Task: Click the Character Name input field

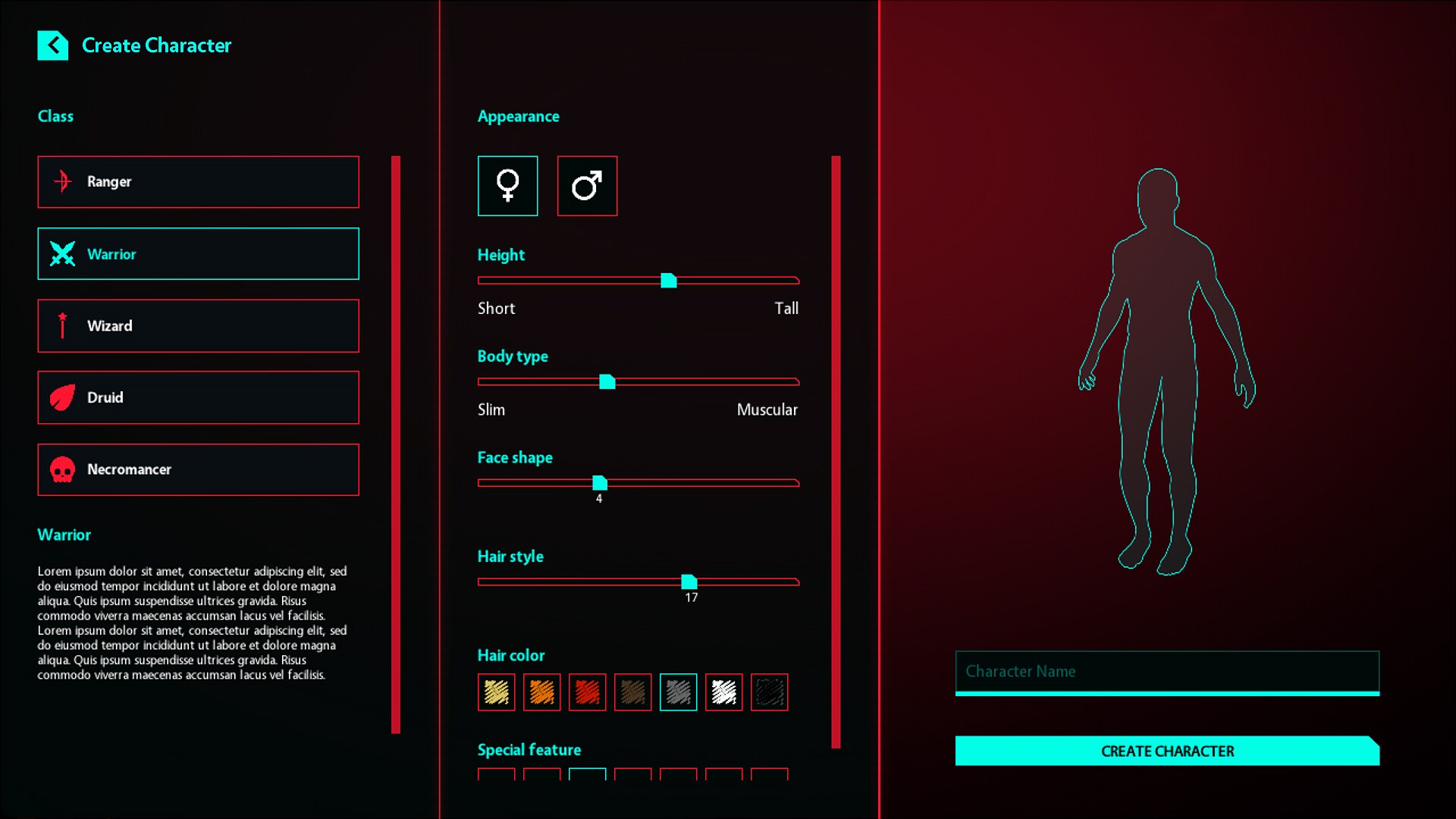Action: pos(1167,672)
